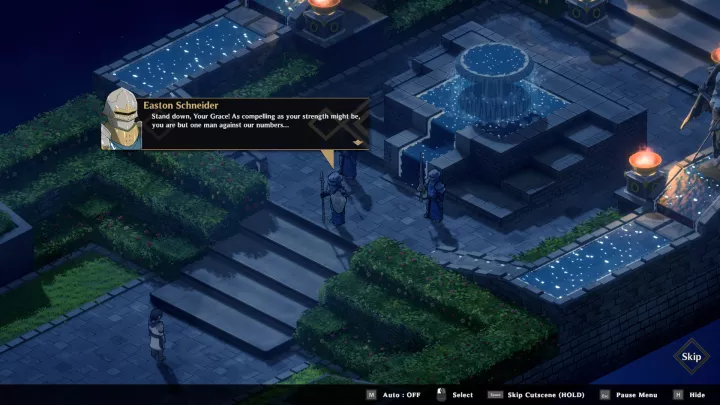Hide the dialogue interface
The width and height of the screenshot is (720, 405).
coord(690,395)
